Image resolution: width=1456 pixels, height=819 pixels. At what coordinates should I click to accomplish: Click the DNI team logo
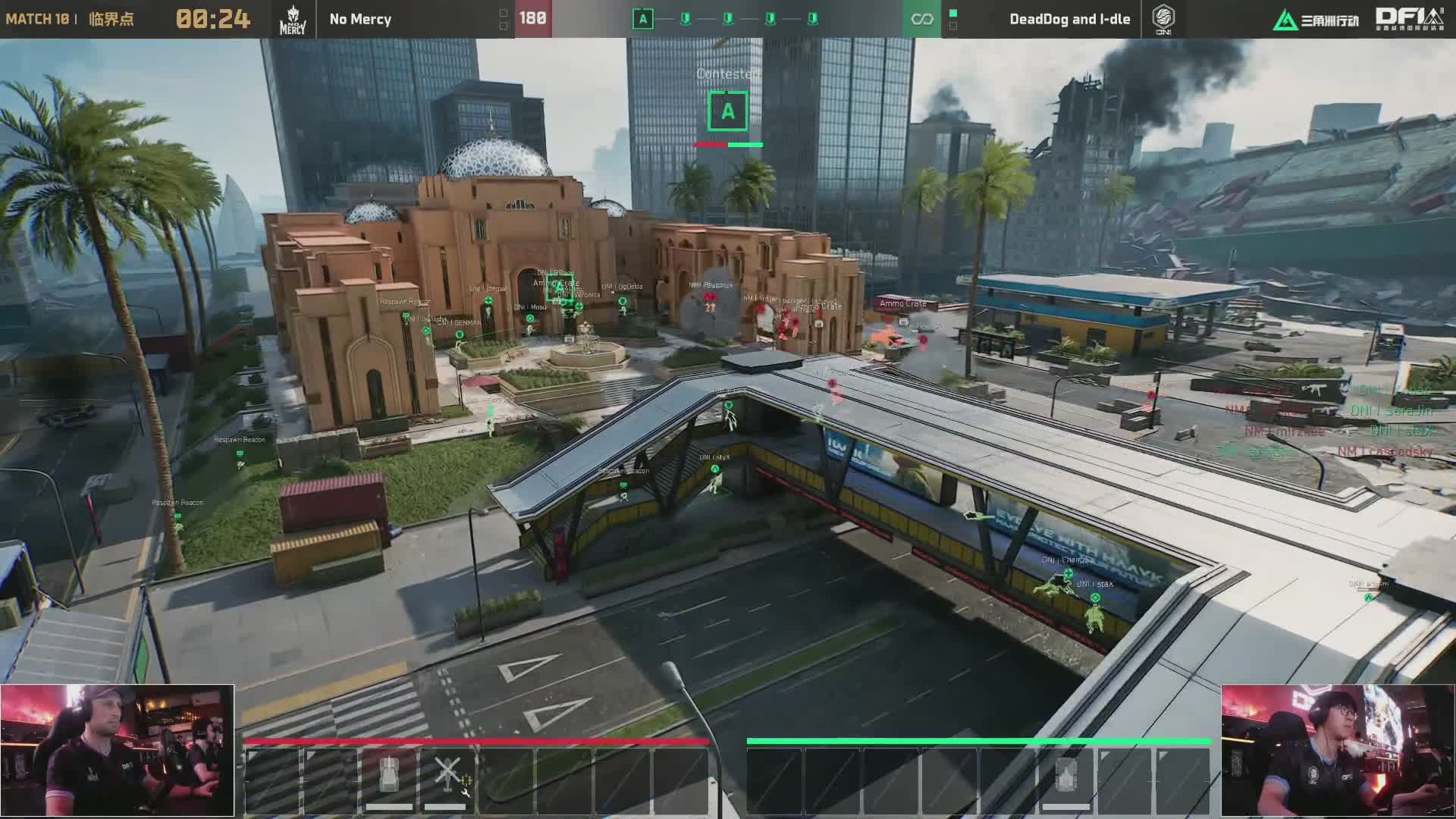coord(1163,20)
